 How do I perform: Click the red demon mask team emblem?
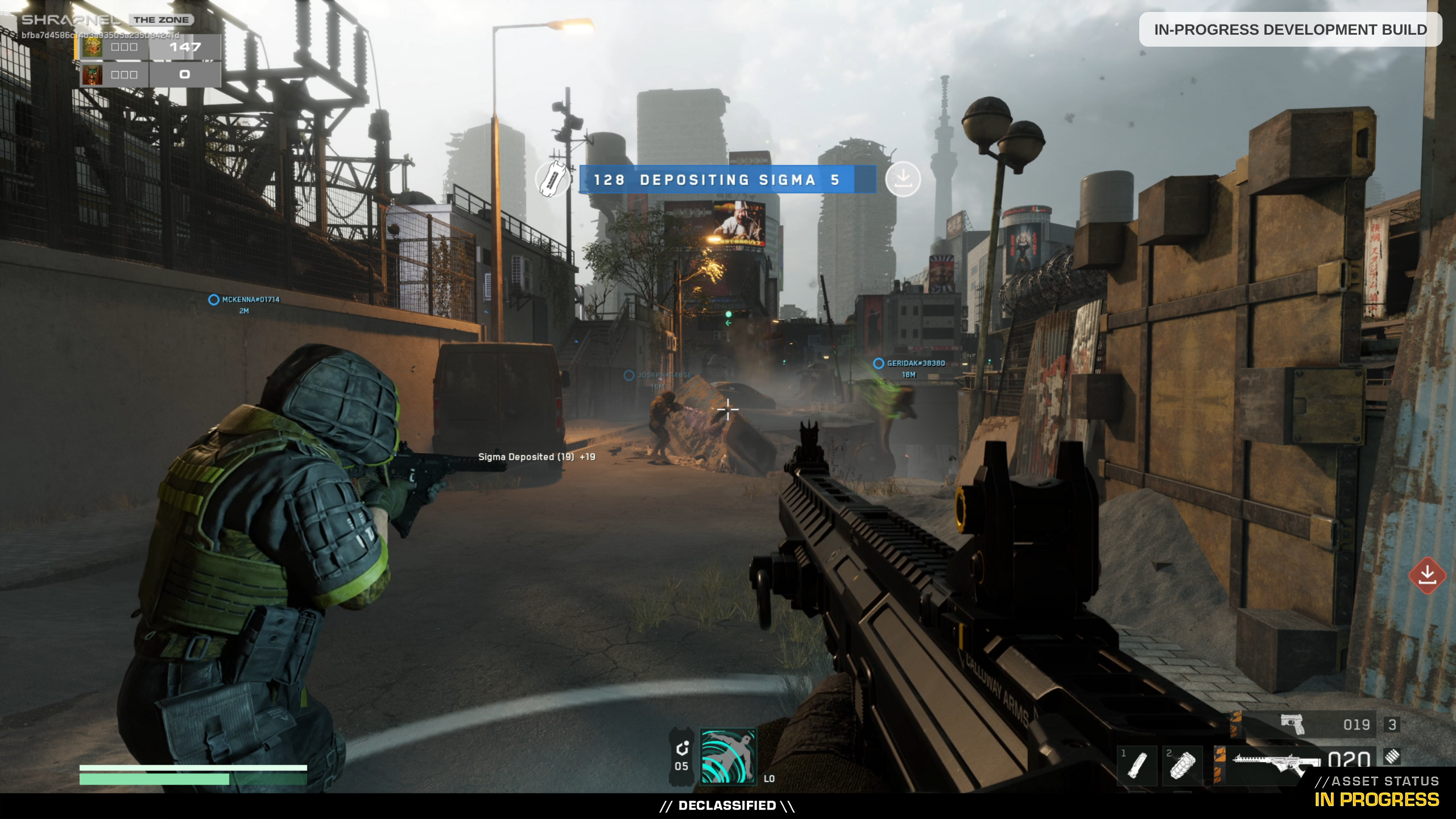(92, 75)
